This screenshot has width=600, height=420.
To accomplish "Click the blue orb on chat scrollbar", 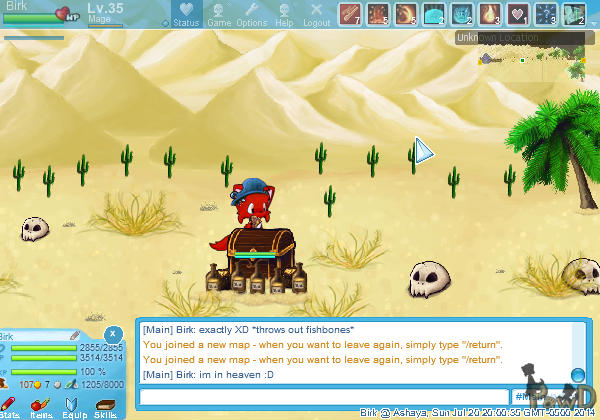I will click(x=577, y=375).
